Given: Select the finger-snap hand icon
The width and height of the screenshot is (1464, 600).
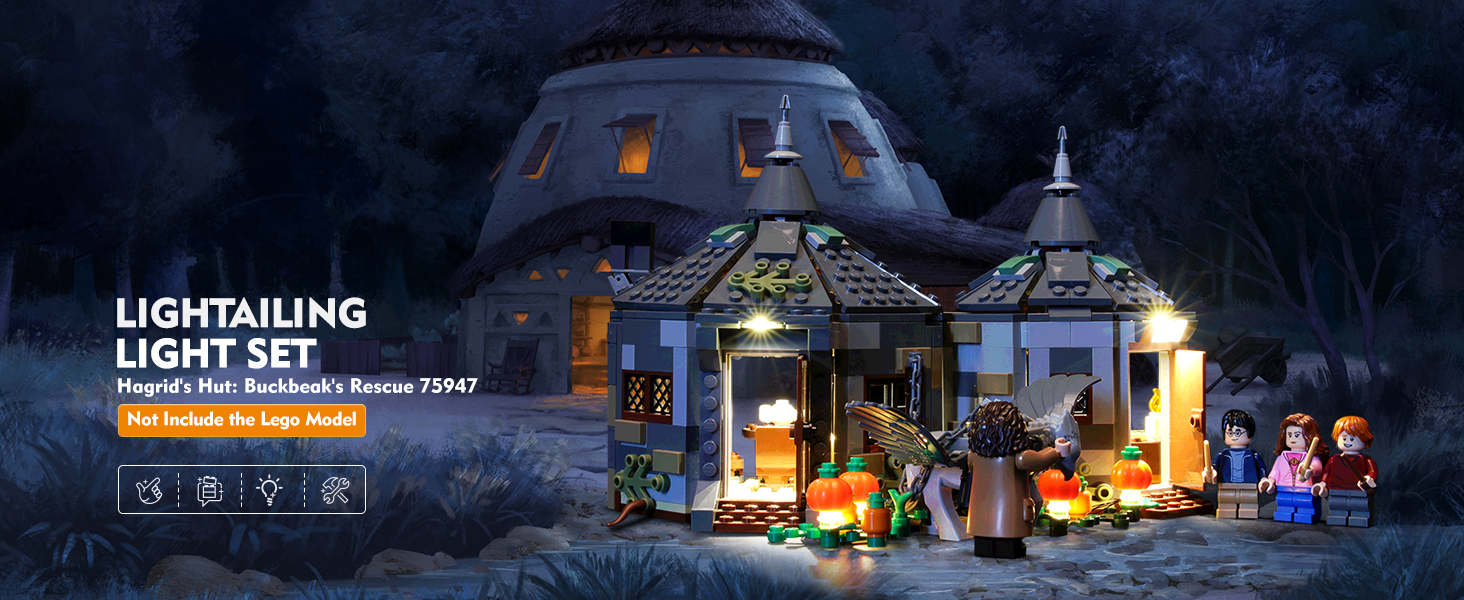Looking at the screenshot, I should click(149, 490).
